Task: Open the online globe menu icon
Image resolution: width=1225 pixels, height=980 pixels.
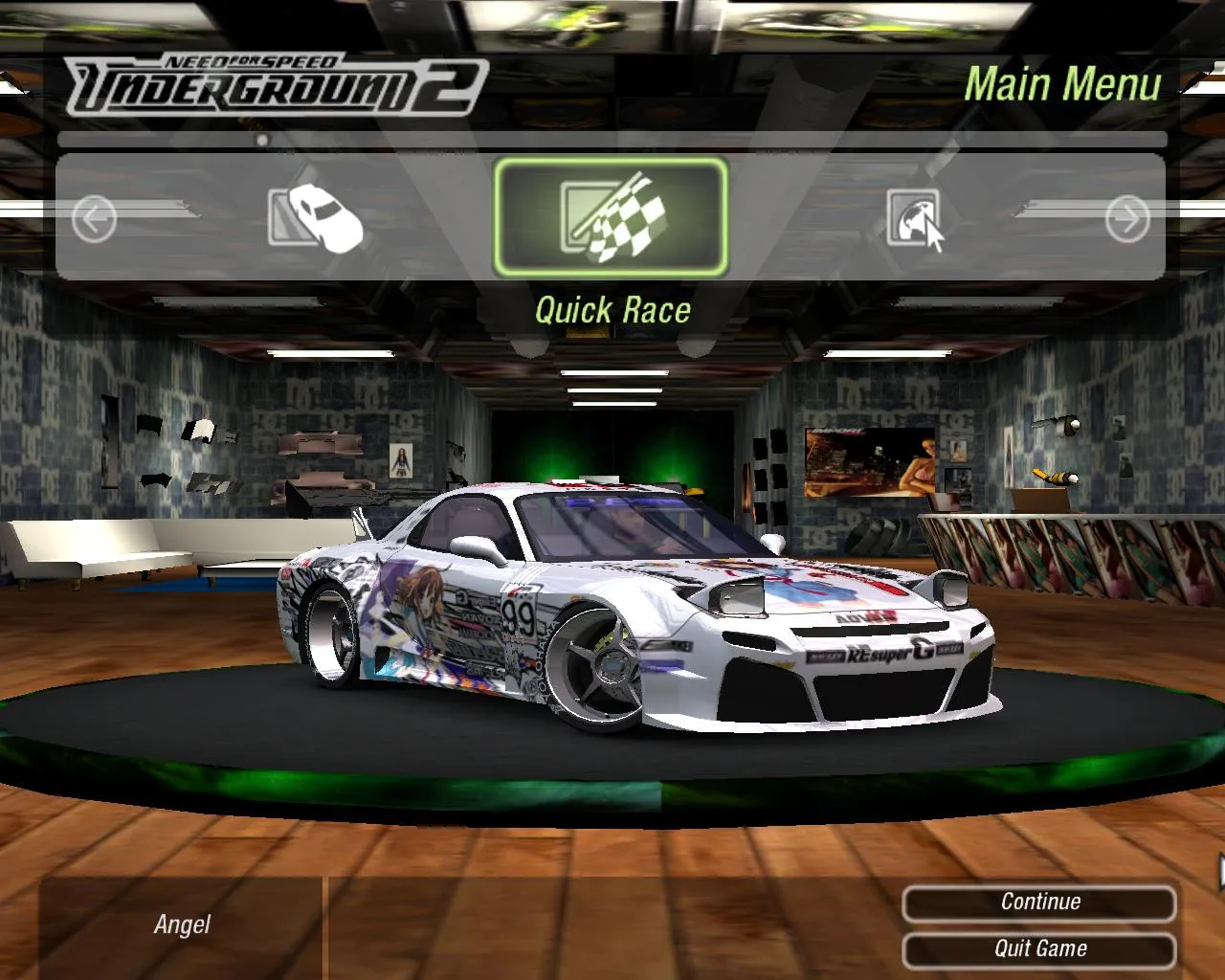Action: coord(912,218)
